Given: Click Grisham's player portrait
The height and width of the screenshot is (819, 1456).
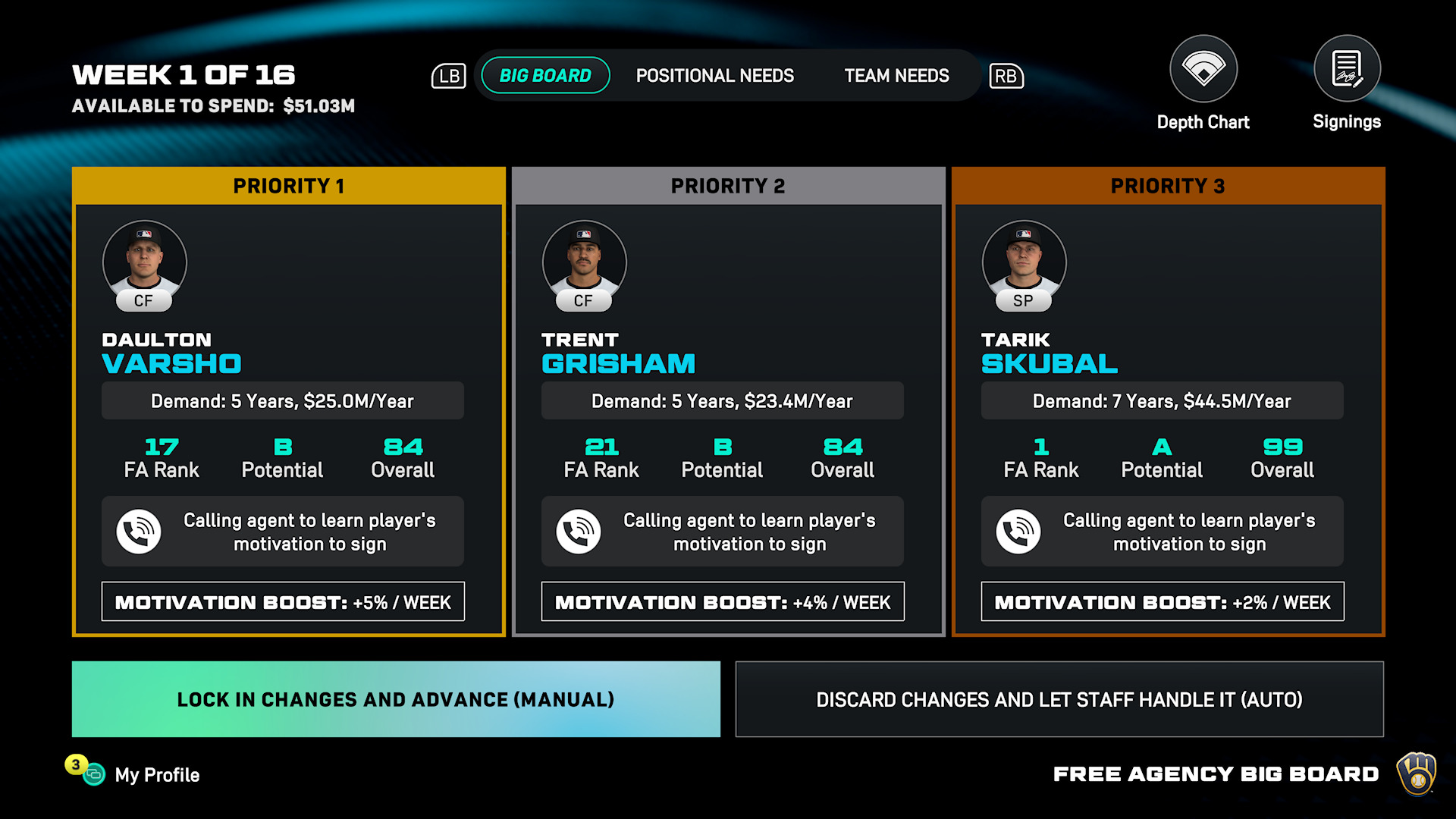Looking at the screenshot, I should 584,262.
